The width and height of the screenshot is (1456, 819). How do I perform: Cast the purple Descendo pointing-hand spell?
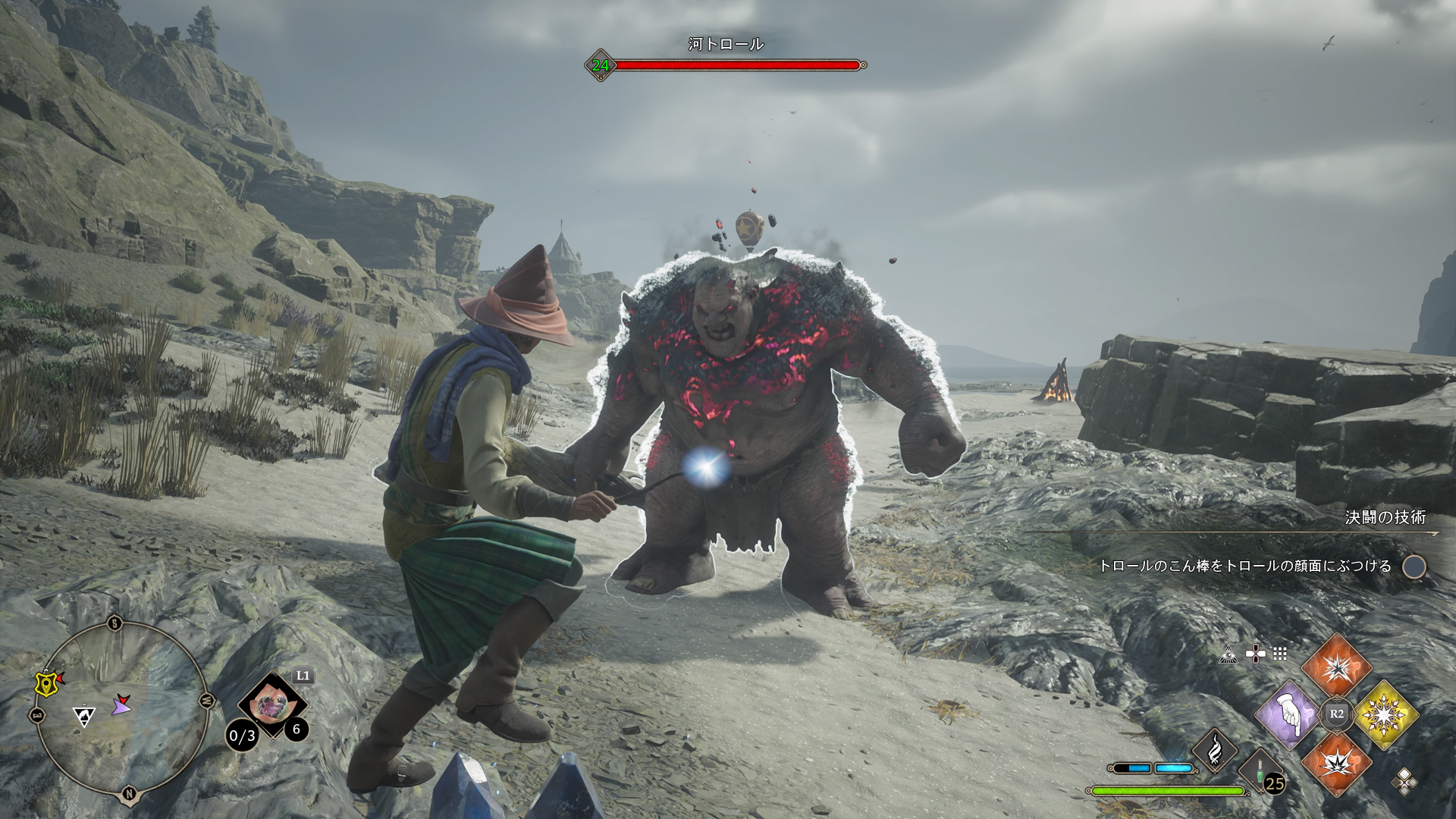[1288, 714]
